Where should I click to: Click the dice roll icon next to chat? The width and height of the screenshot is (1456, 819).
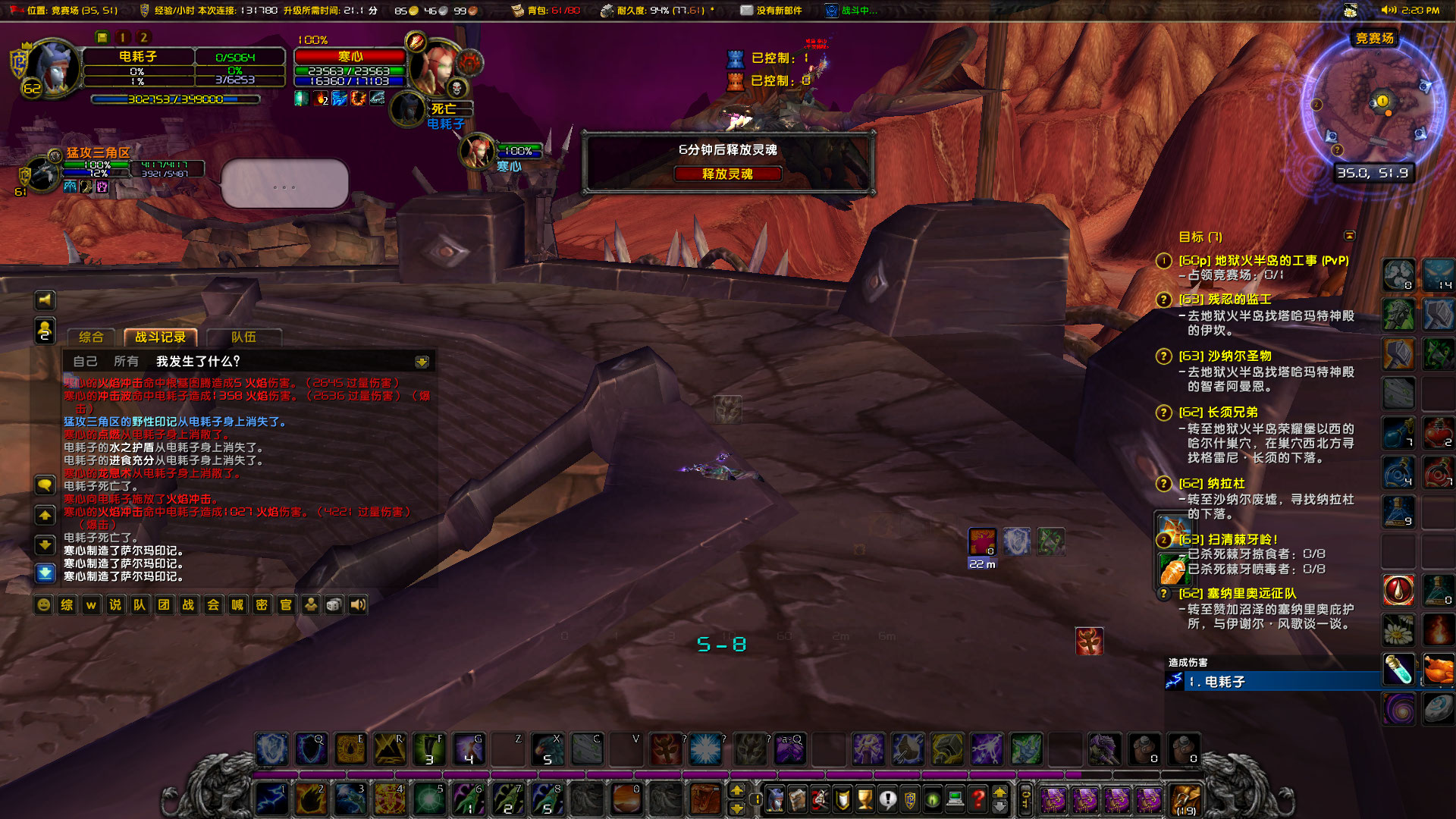pos(333,604)
